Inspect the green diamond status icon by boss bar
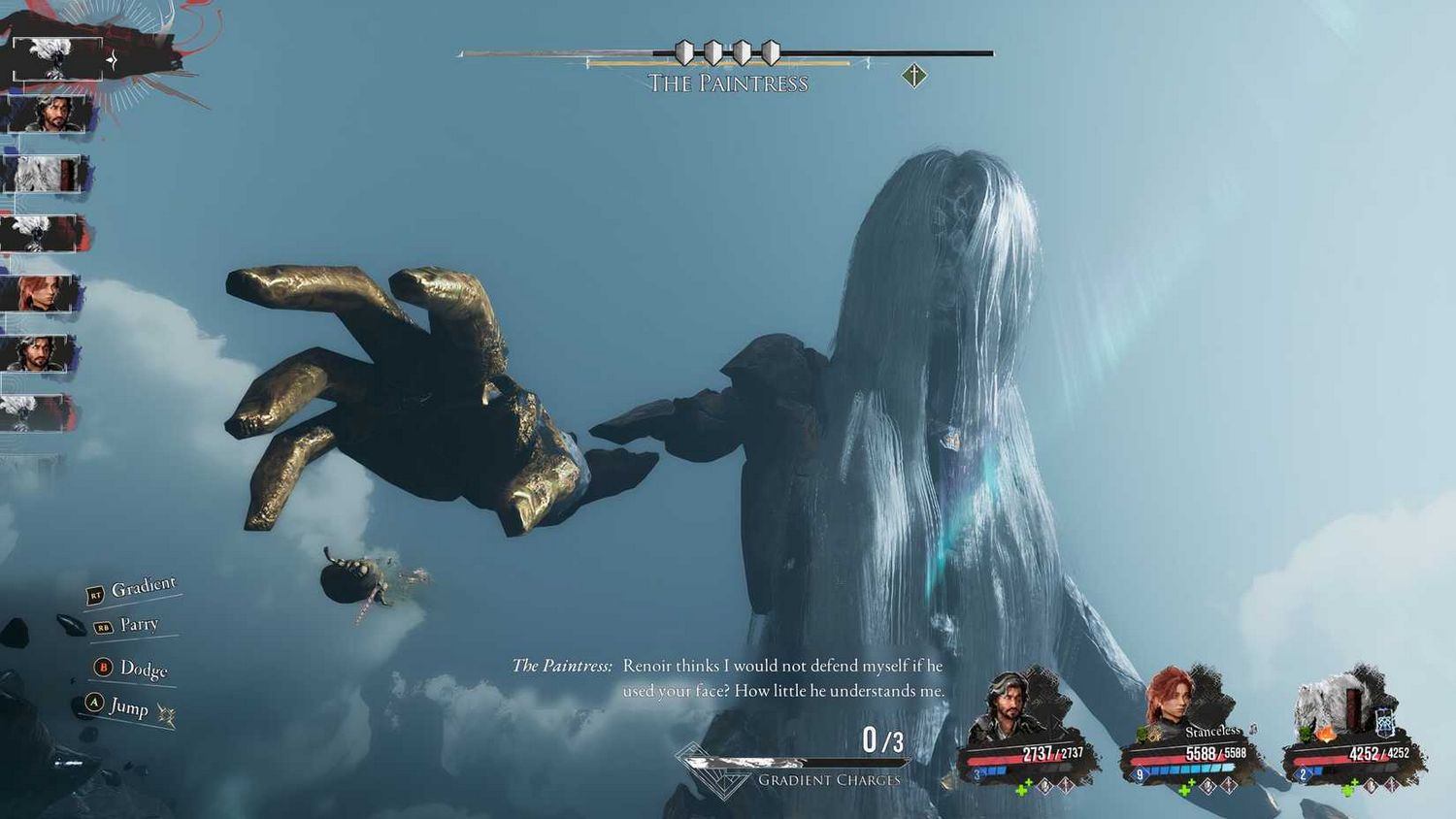The height and width of the screenshot is (819, 1456). (913, 75)
